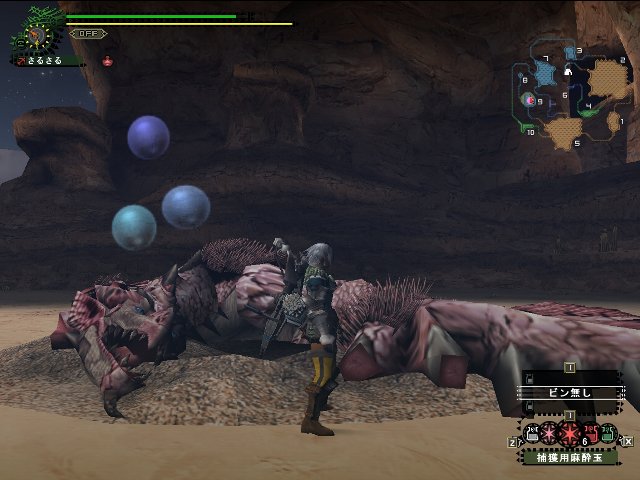Image resolution: width=640 pixels, height=480 pixels.
Task: Select the ビン無し coating option
Action: pos(568,392)
